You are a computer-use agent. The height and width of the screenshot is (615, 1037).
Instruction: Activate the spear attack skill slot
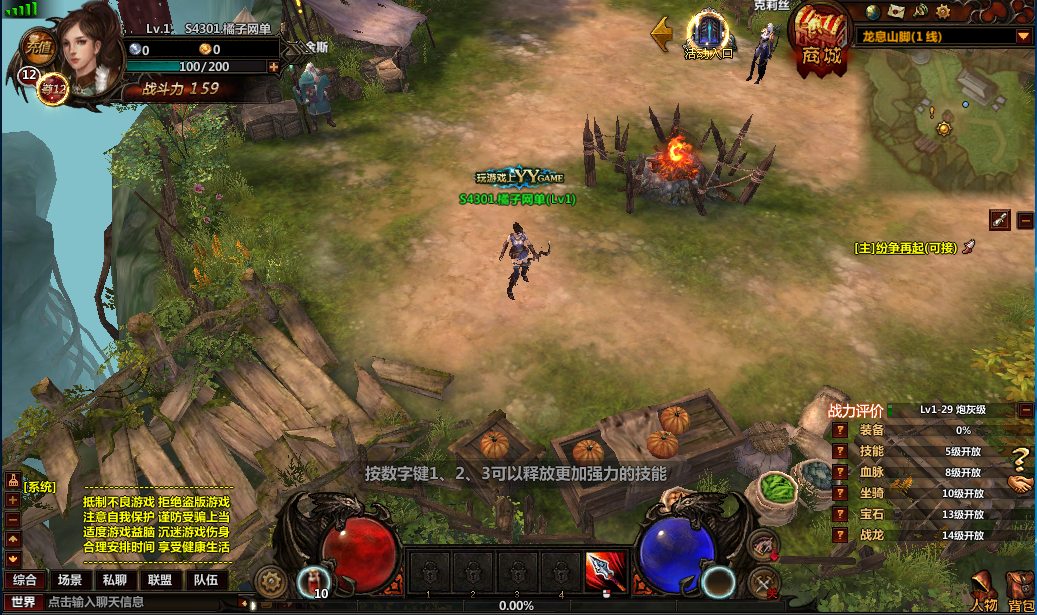[604, 572]
